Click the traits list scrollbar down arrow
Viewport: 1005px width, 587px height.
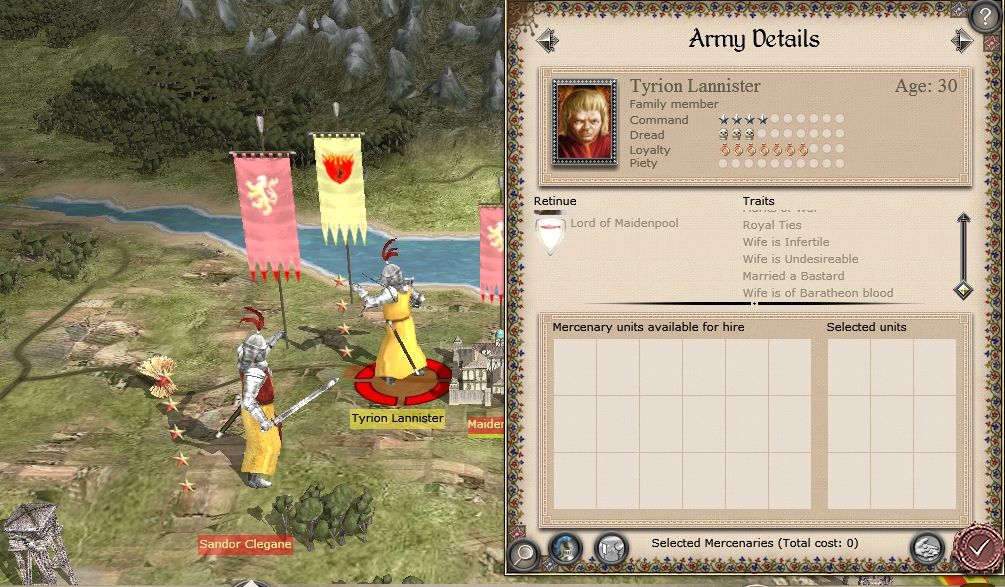[962, 290]
